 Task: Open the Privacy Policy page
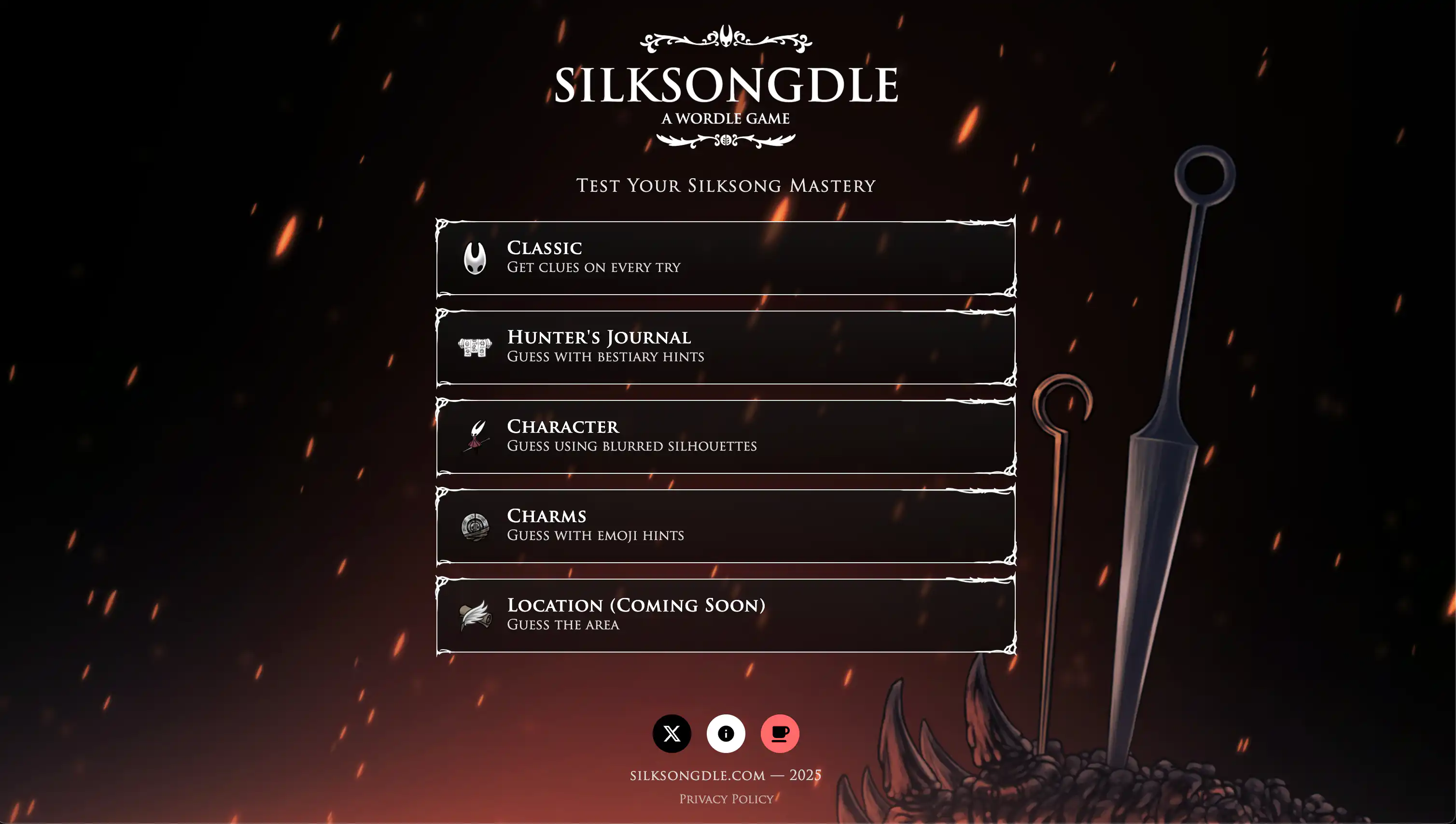(726, 798)
